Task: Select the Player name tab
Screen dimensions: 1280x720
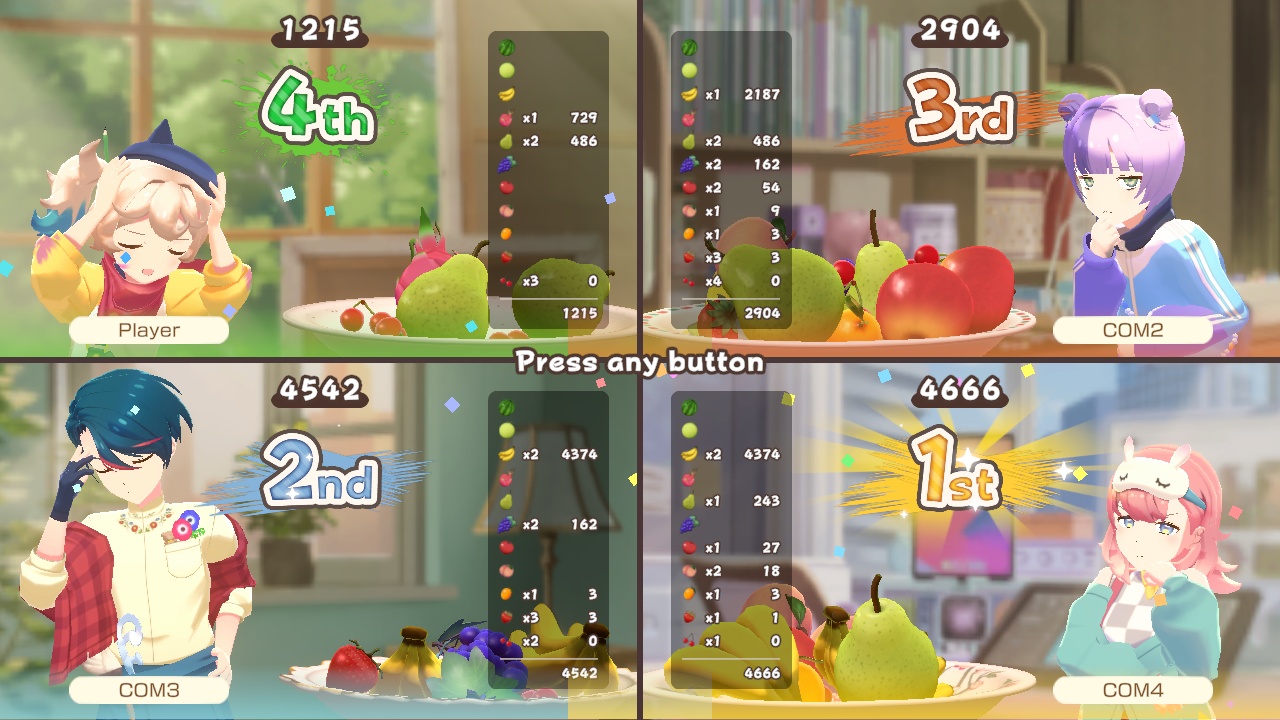Action: 148,328
